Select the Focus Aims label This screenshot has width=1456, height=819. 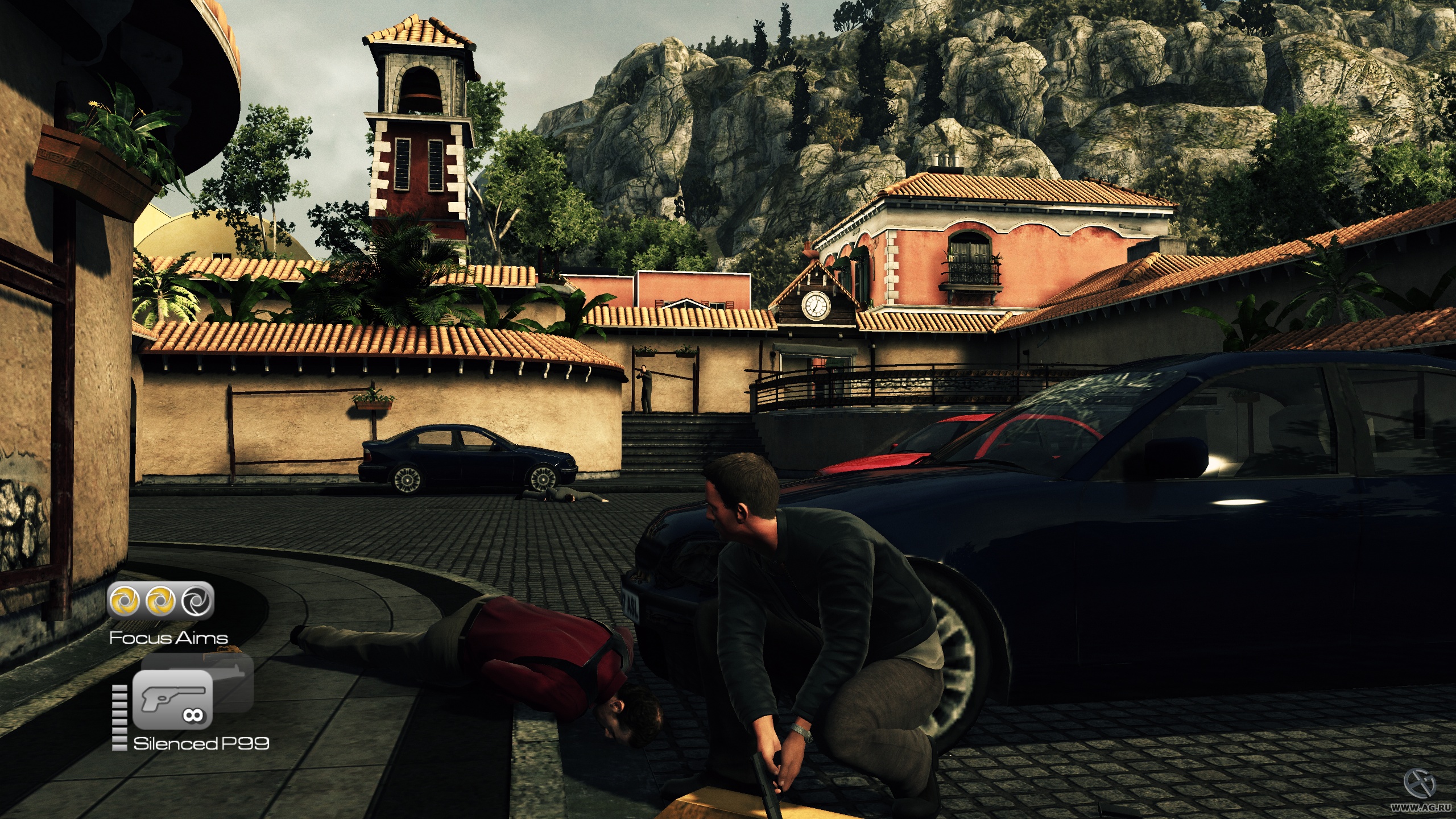[168, 638]
